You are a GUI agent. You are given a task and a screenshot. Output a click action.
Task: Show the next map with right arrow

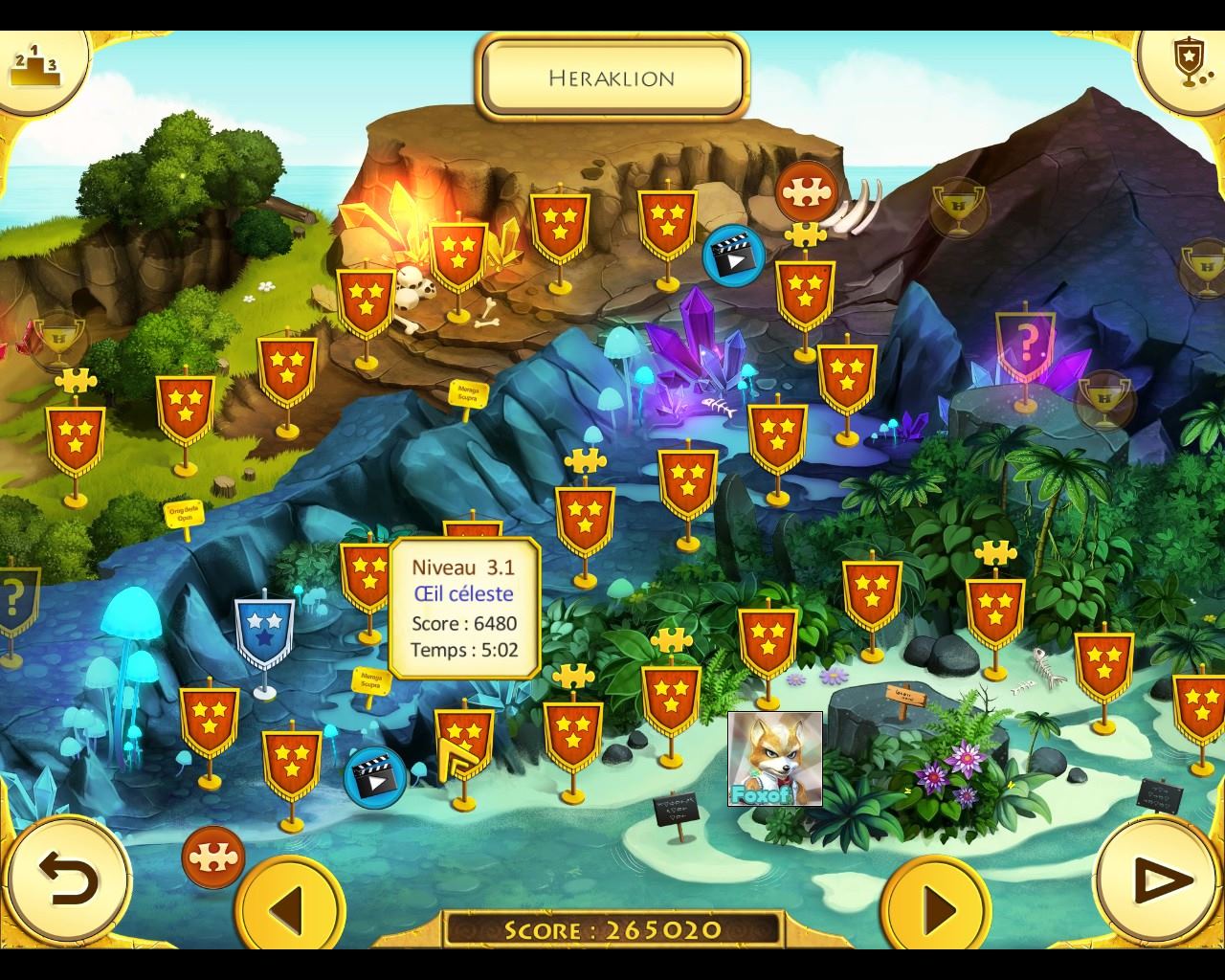click(935, 904)
